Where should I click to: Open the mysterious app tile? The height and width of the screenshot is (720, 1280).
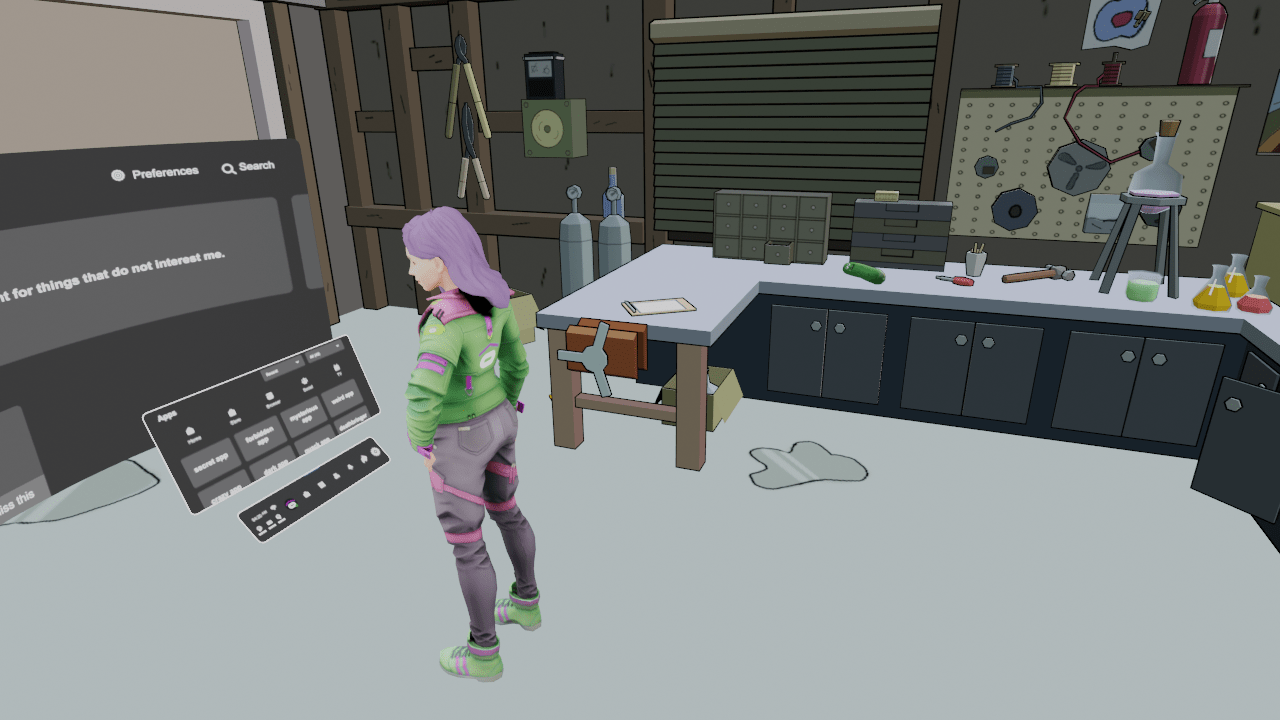304,412
